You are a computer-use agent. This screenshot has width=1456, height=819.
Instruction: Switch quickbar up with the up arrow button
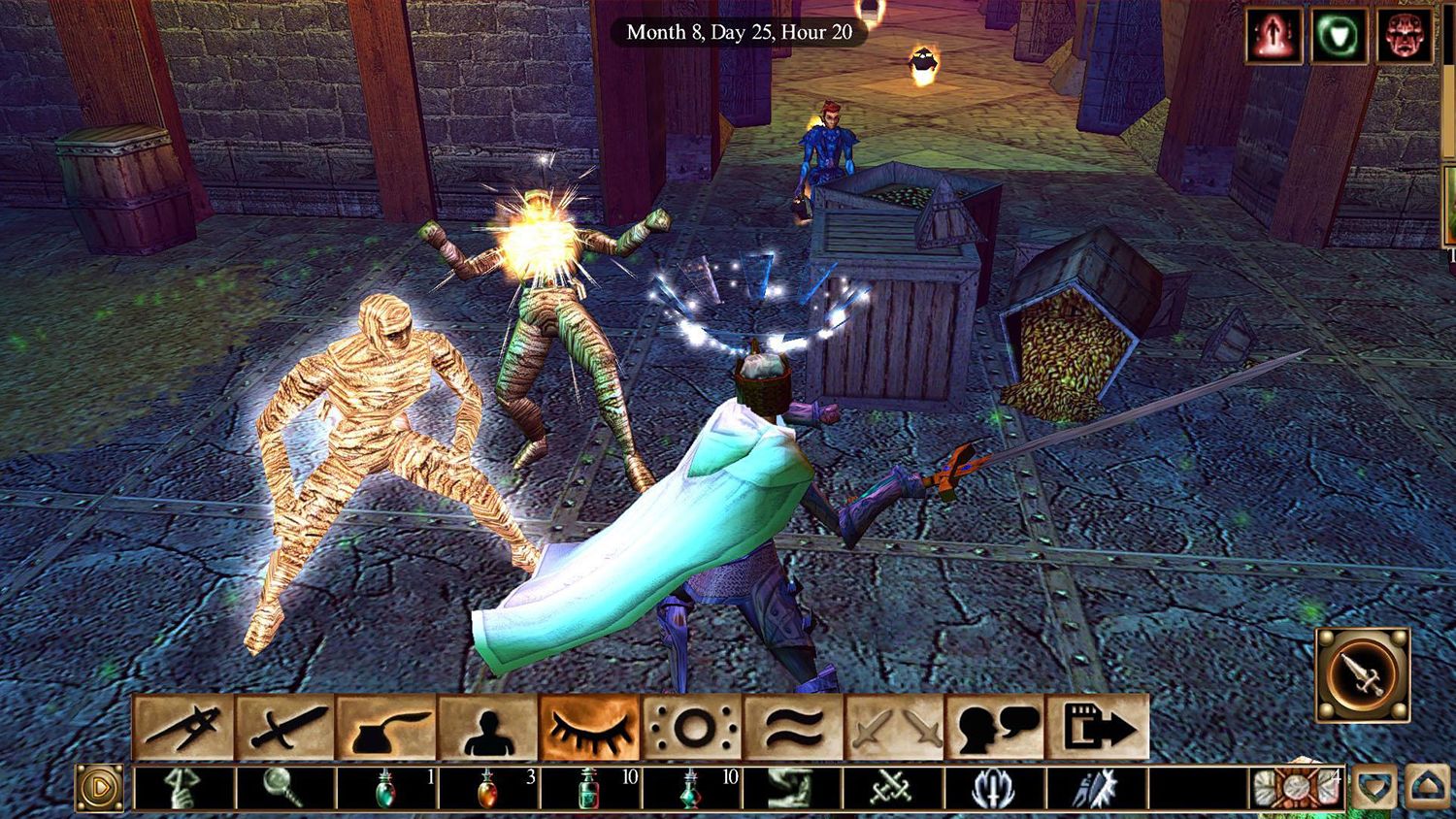pos(1427,788)
